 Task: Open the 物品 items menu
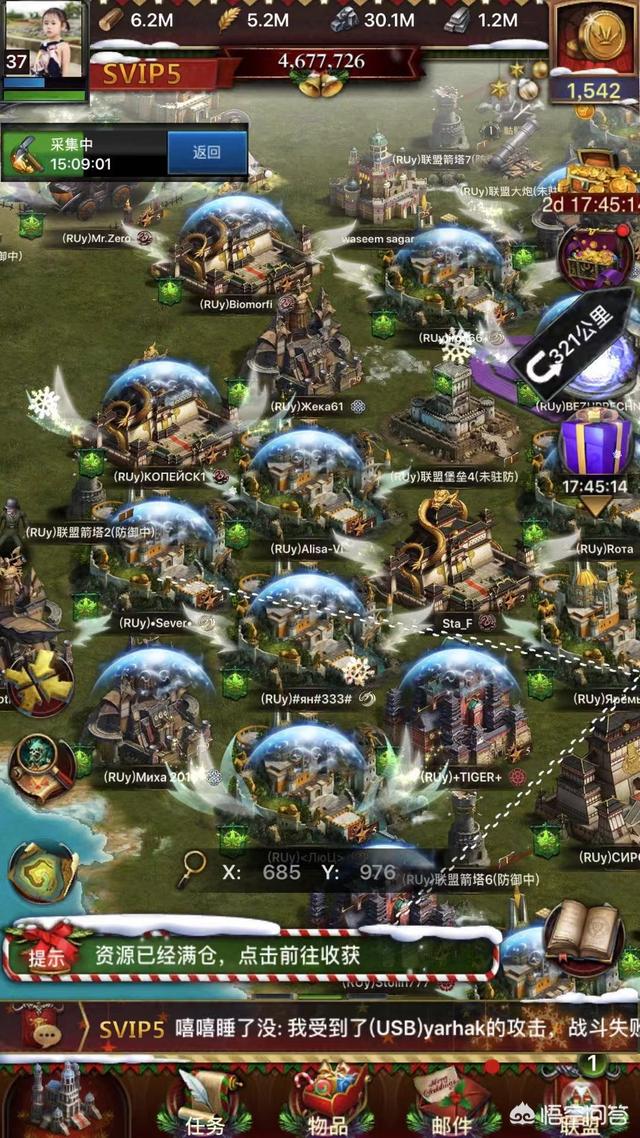[x=328, y=1105]
